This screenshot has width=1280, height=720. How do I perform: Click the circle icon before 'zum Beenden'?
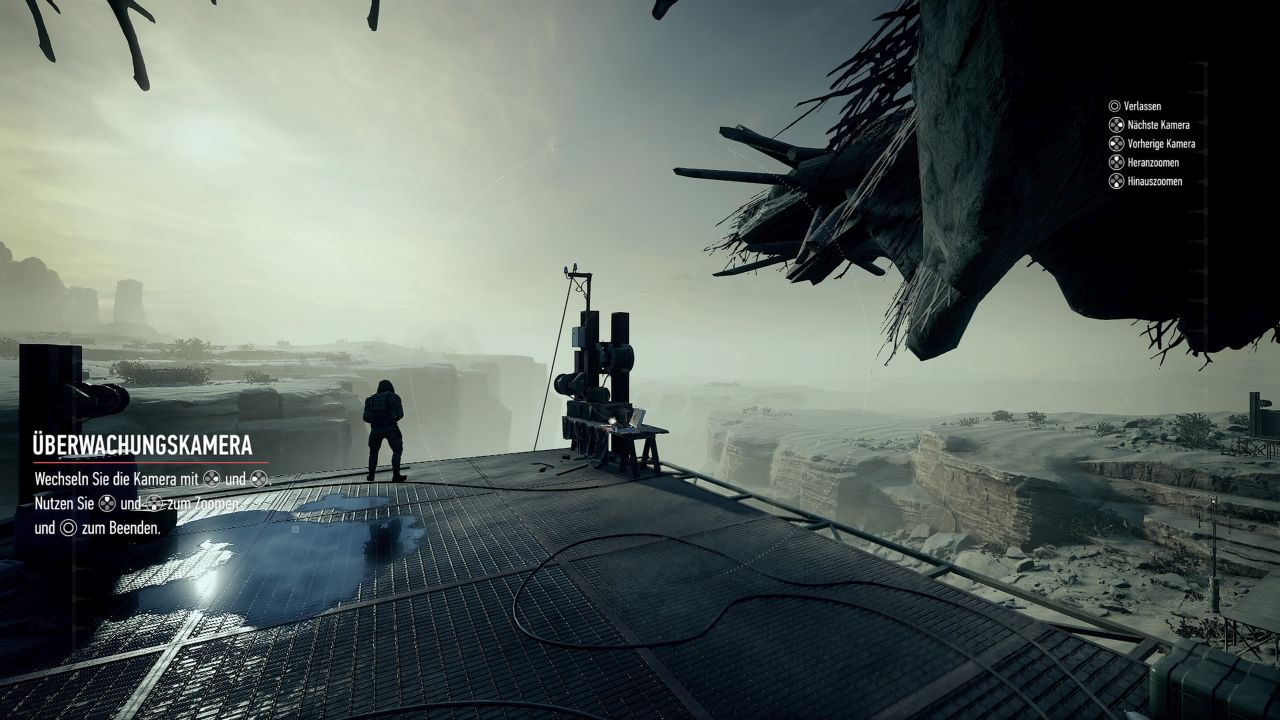pos(67,528)
